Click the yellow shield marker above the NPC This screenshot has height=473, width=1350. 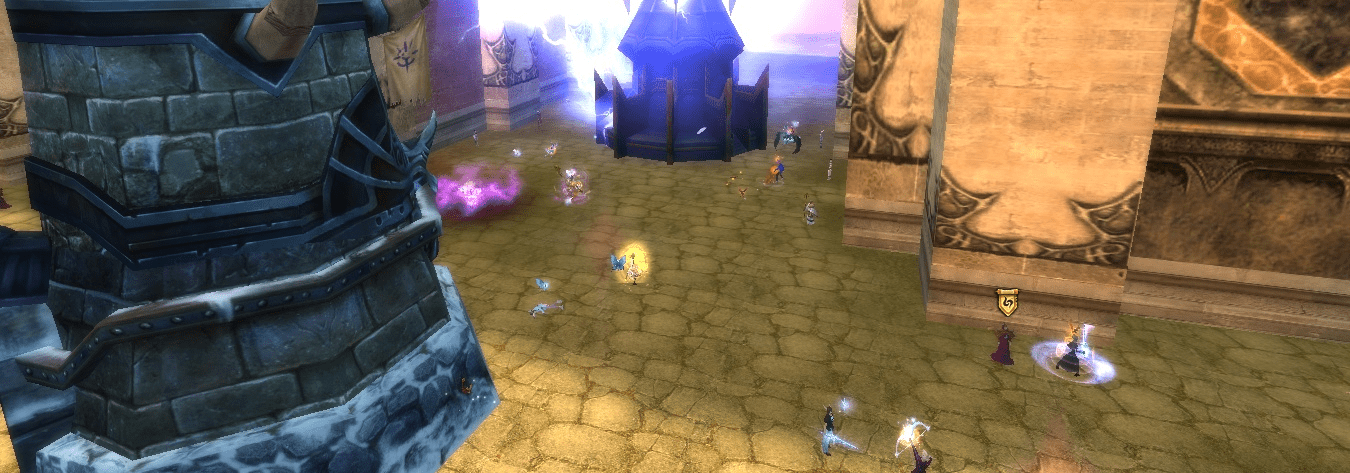tap(1006, 302)
